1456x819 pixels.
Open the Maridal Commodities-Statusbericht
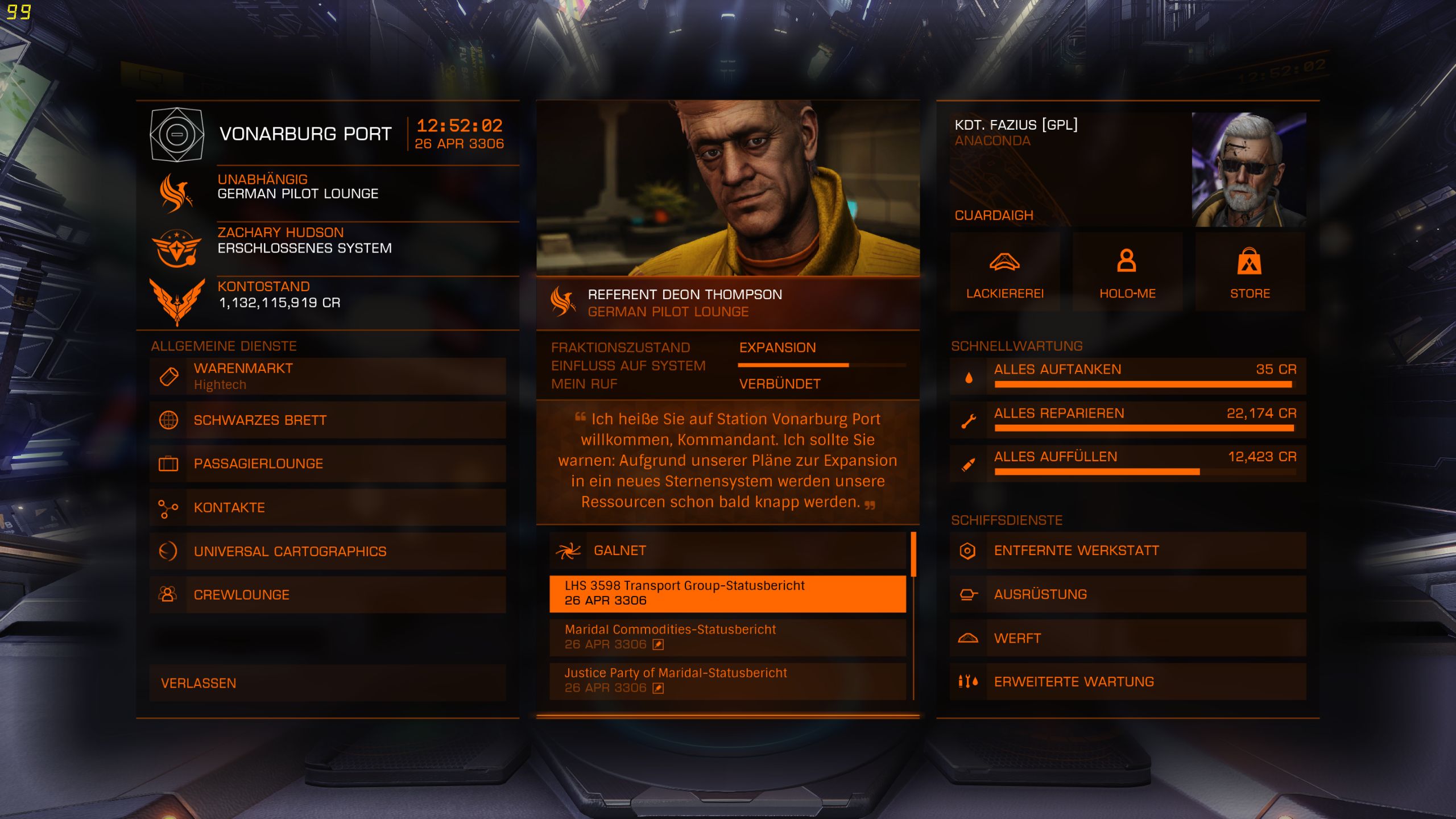727,637
